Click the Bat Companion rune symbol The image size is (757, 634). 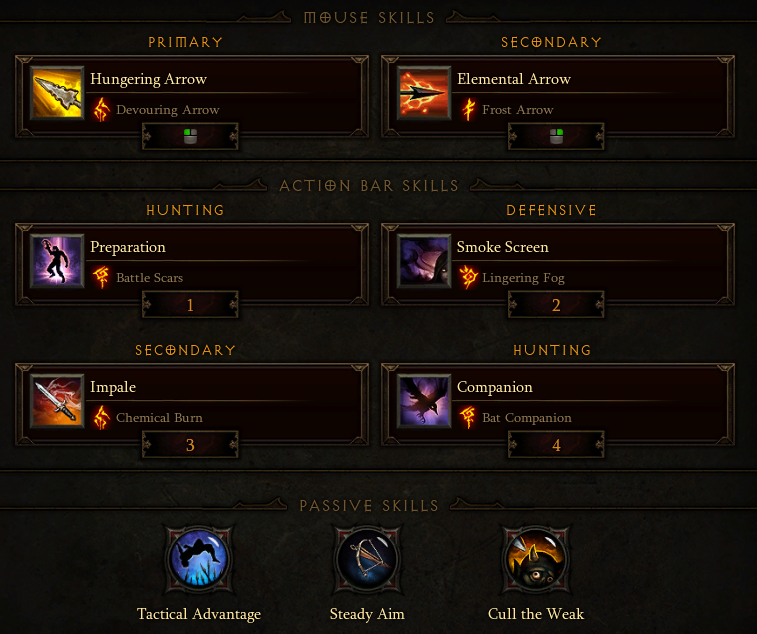[x=467, y=417]
